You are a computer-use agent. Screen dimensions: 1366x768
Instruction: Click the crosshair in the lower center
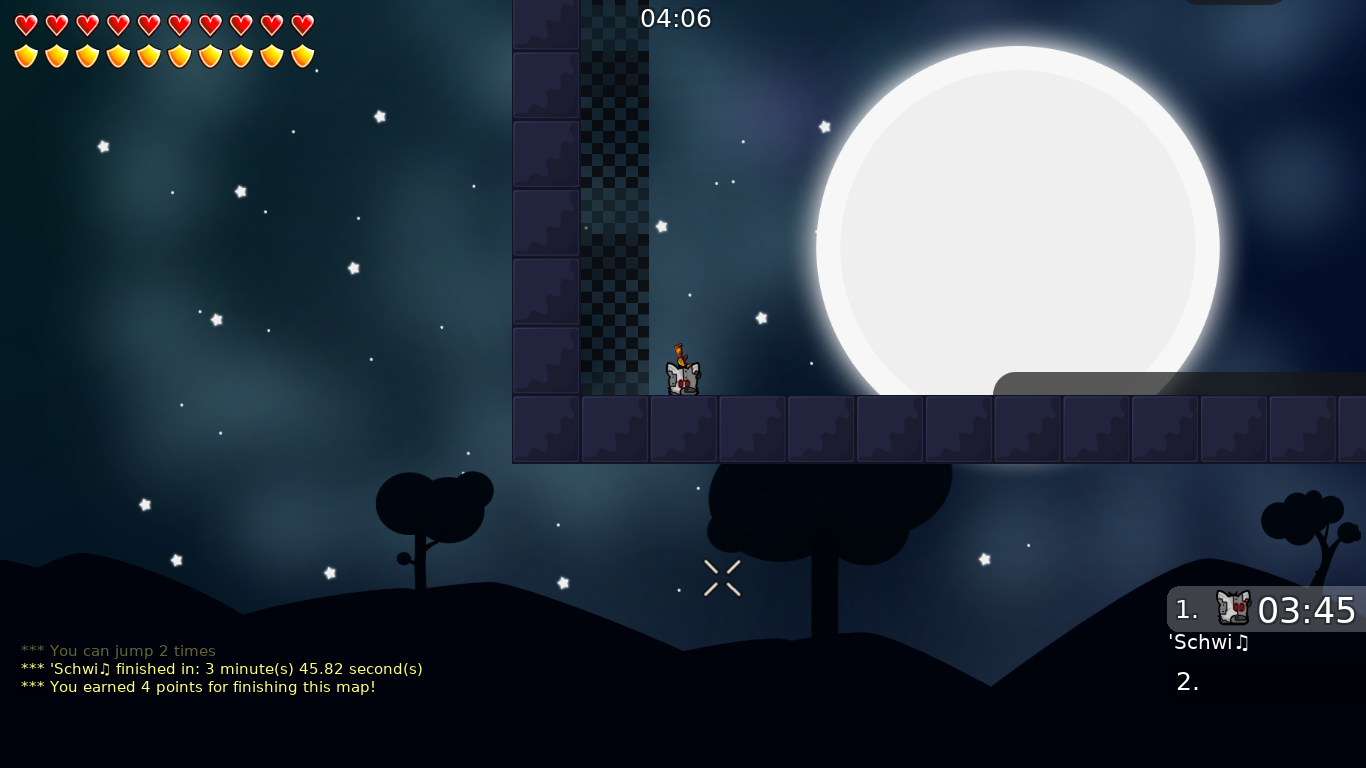point(722,578)
